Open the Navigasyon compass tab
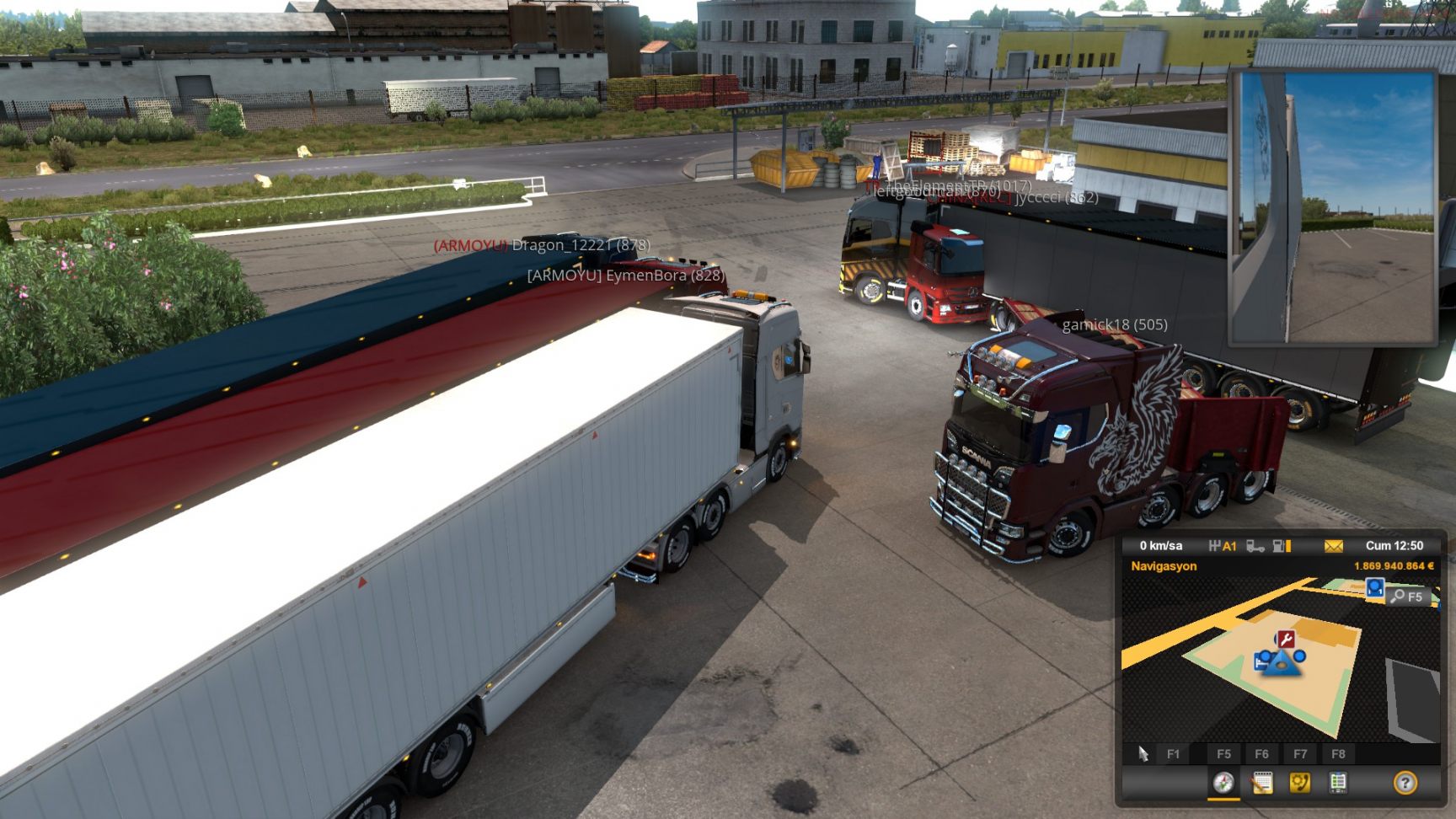This screenshot has height=819, width=1456. [x=1223, y=783]
